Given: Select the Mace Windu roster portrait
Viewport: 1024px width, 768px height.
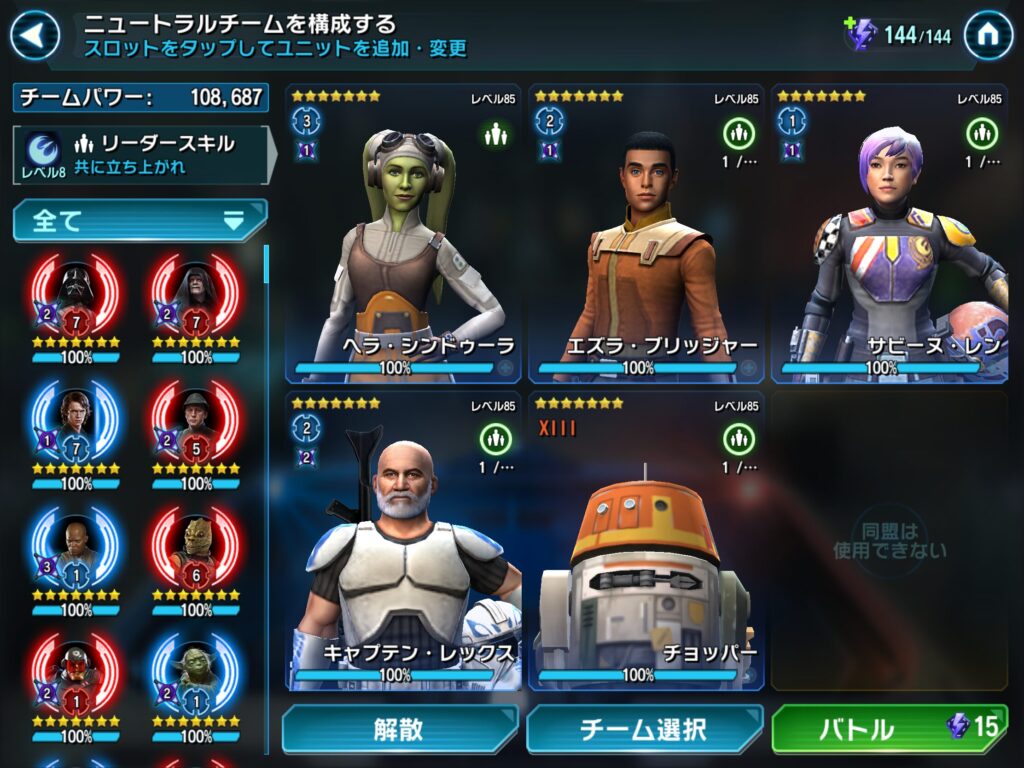Looking at the screenshot, I should pyautogui.click(x=77, y=549).
